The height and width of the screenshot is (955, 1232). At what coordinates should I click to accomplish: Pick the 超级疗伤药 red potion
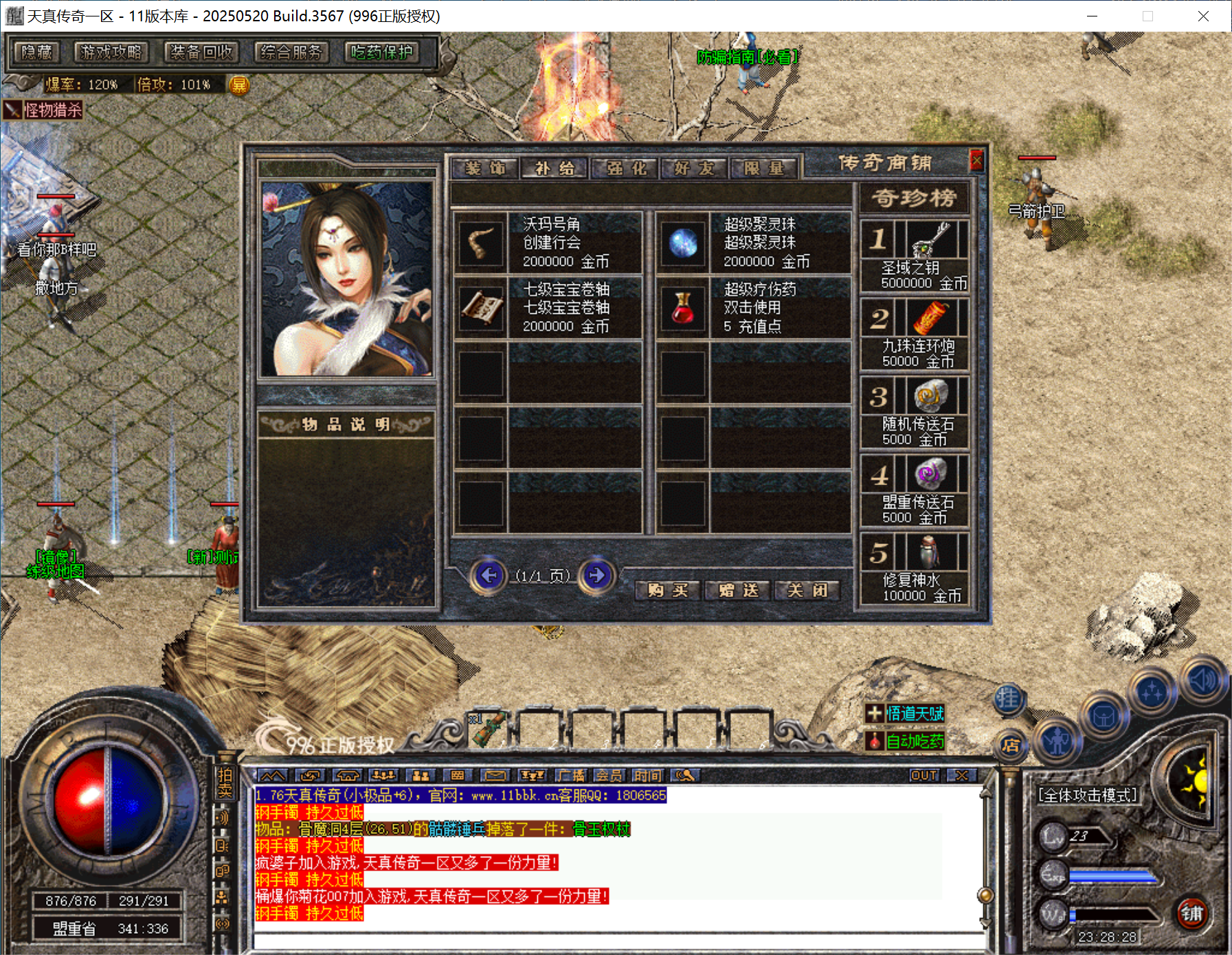pyautogui.click(x=682, y=308)
